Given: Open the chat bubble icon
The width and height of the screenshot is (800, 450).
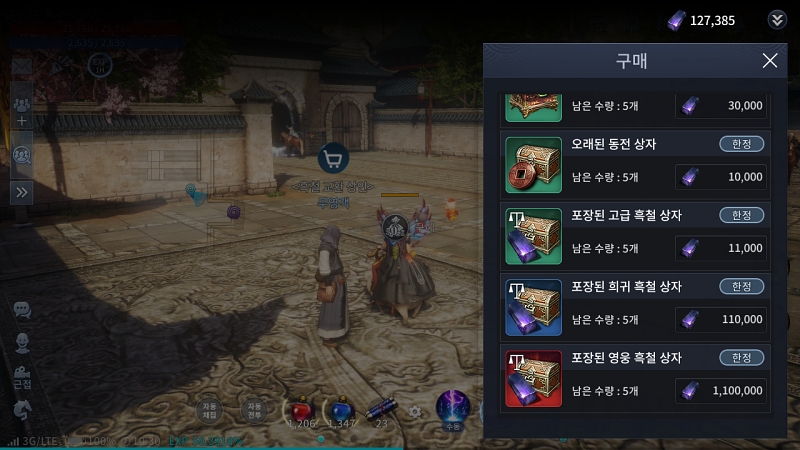Looking at the screenshot, I should point(22,310).
